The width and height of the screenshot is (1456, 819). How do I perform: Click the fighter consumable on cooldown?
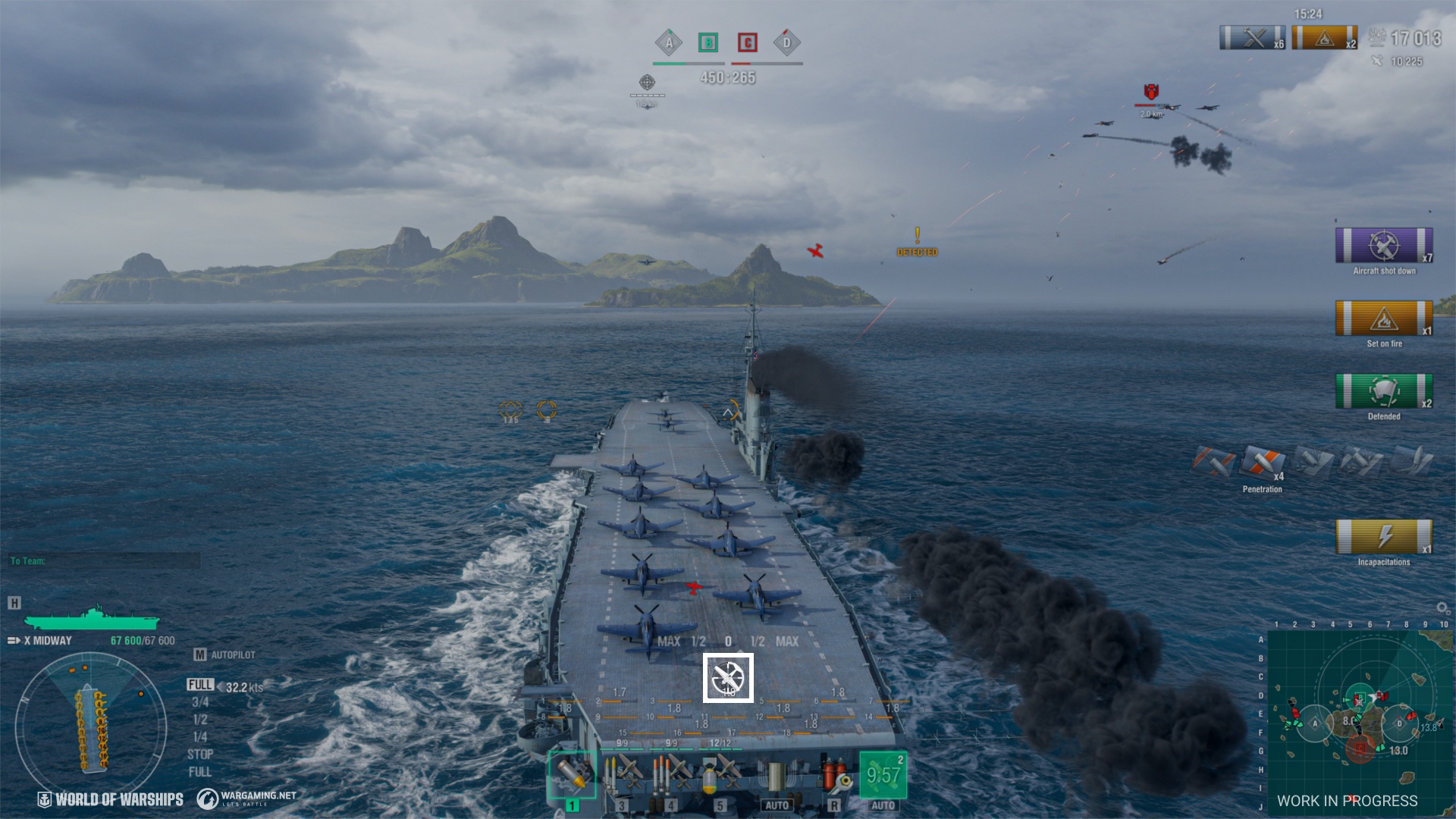[883, 774]
